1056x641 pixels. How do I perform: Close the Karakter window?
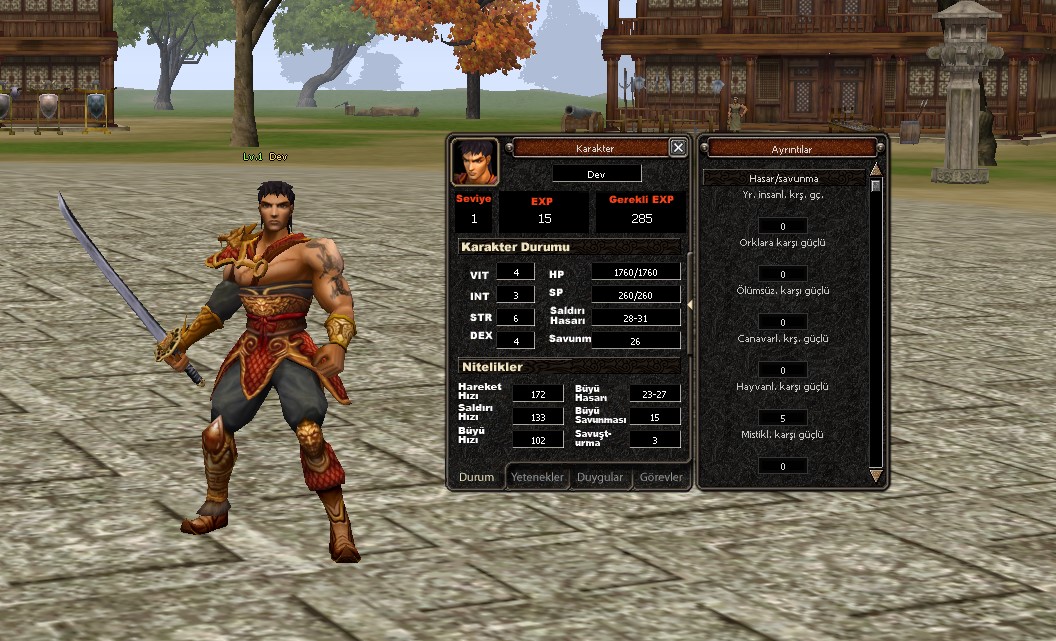pyautogui.click(x=678, y=147)
